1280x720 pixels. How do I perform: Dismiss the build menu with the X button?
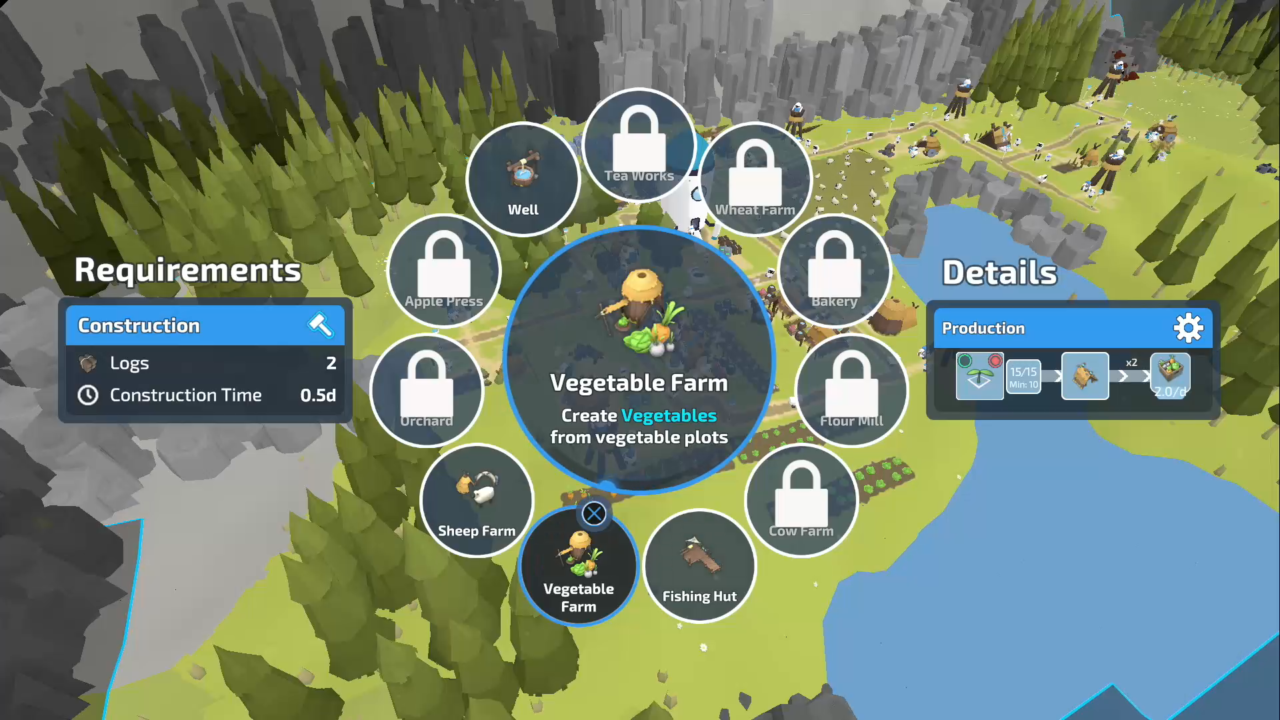(593, 513)
